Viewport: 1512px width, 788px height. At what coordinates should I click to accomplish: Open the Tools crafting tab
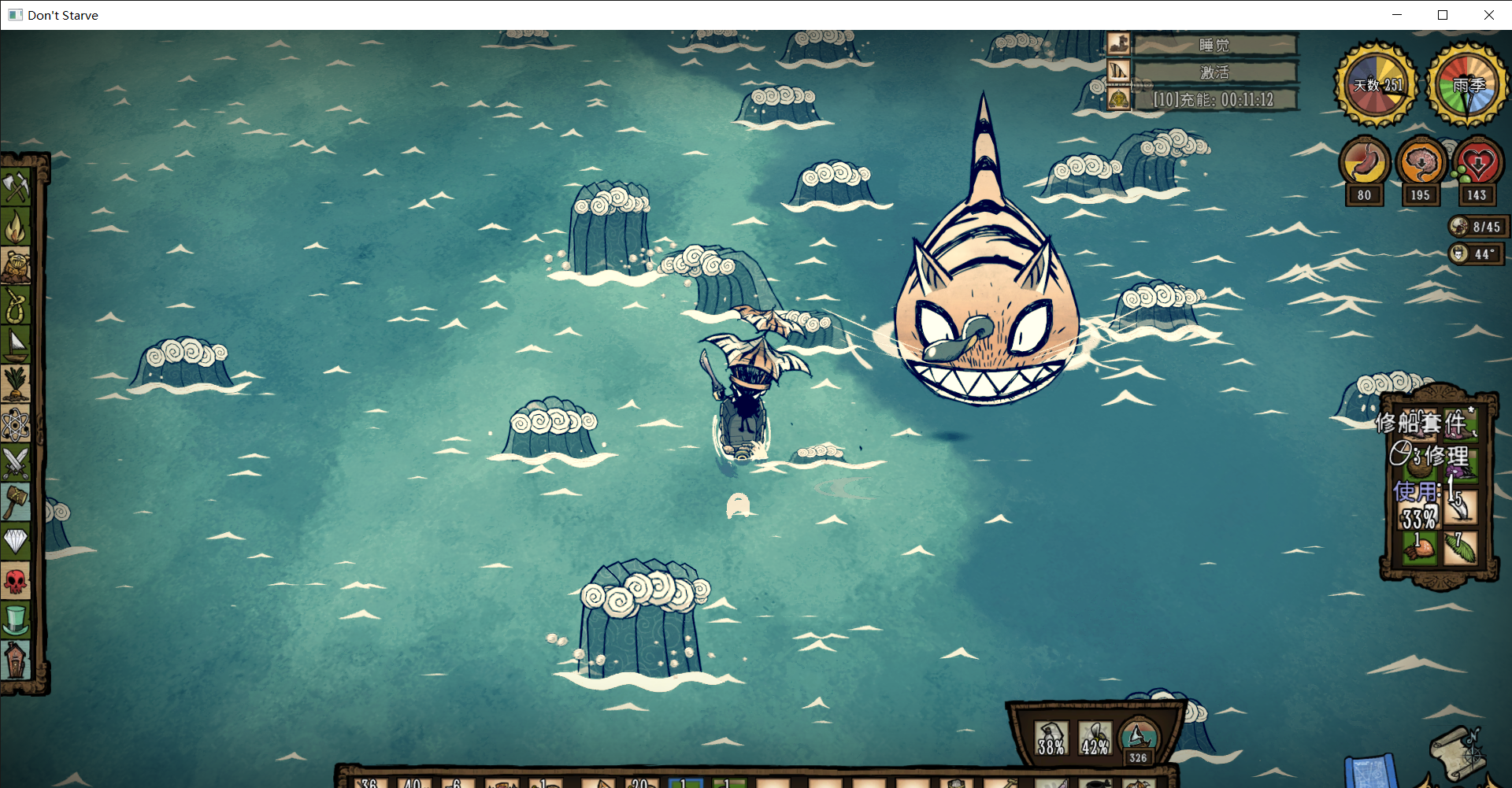(16, 187)
